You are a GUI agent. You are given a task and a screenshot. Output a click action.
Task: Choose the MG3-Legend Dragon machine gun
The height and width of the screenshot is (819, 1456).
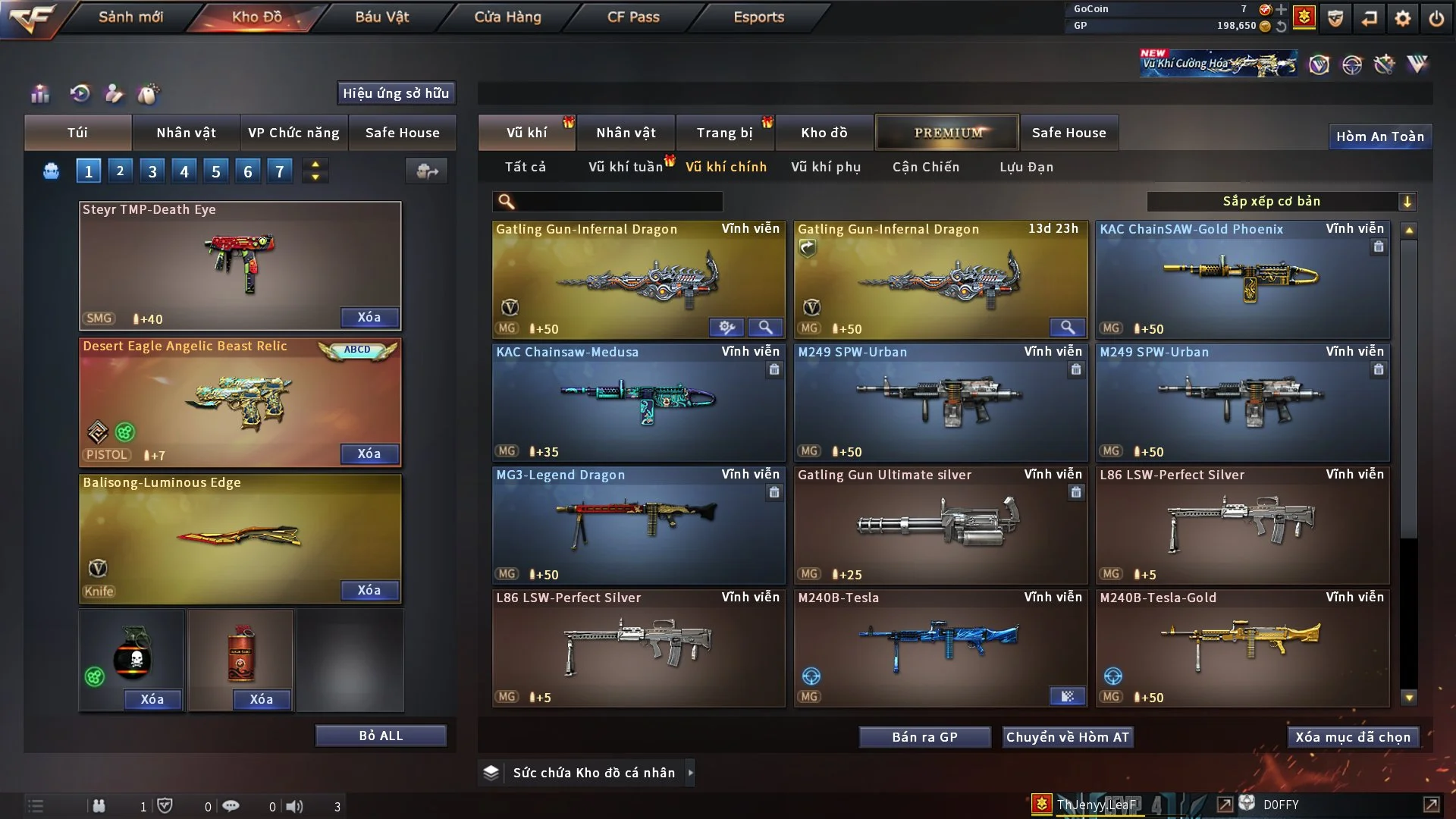[x=638, y=525]
